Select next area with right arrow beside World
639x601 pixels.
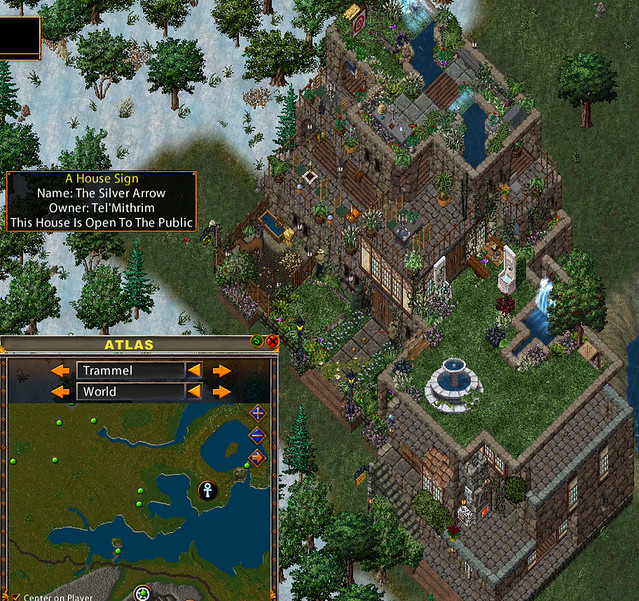coord(222,392)
